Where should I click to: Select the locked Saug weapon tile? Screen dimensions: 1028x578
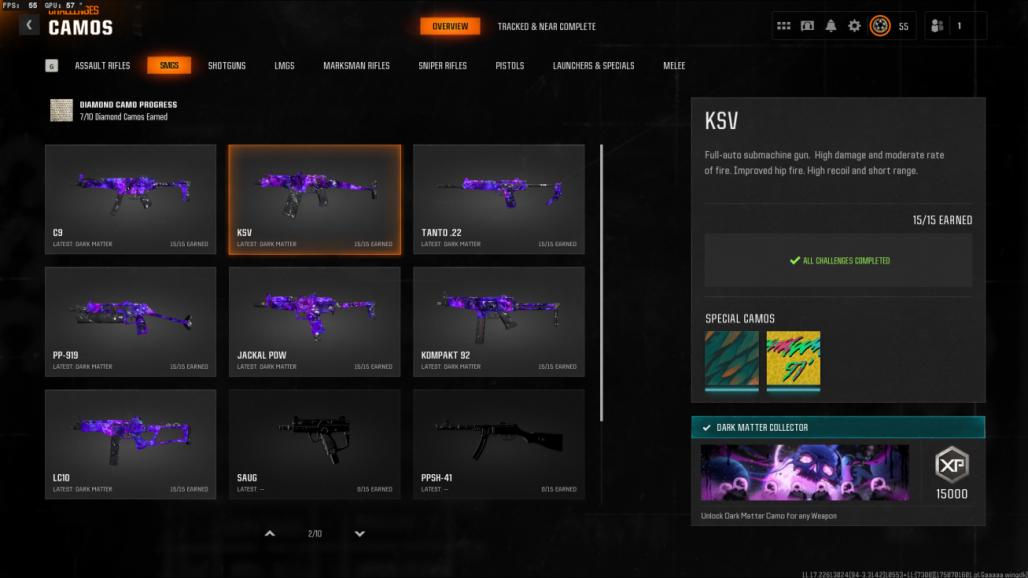pyautogui.click(x=315, y=444)
